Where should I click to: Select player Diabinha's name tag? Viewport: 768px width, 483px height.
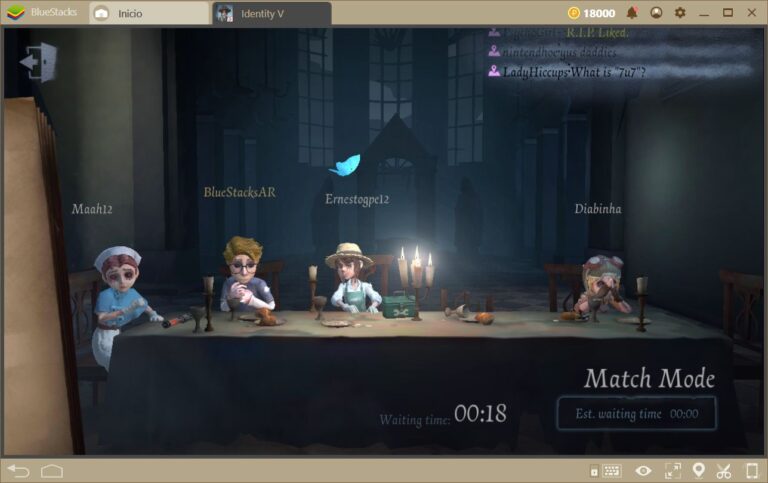[598, 209]
